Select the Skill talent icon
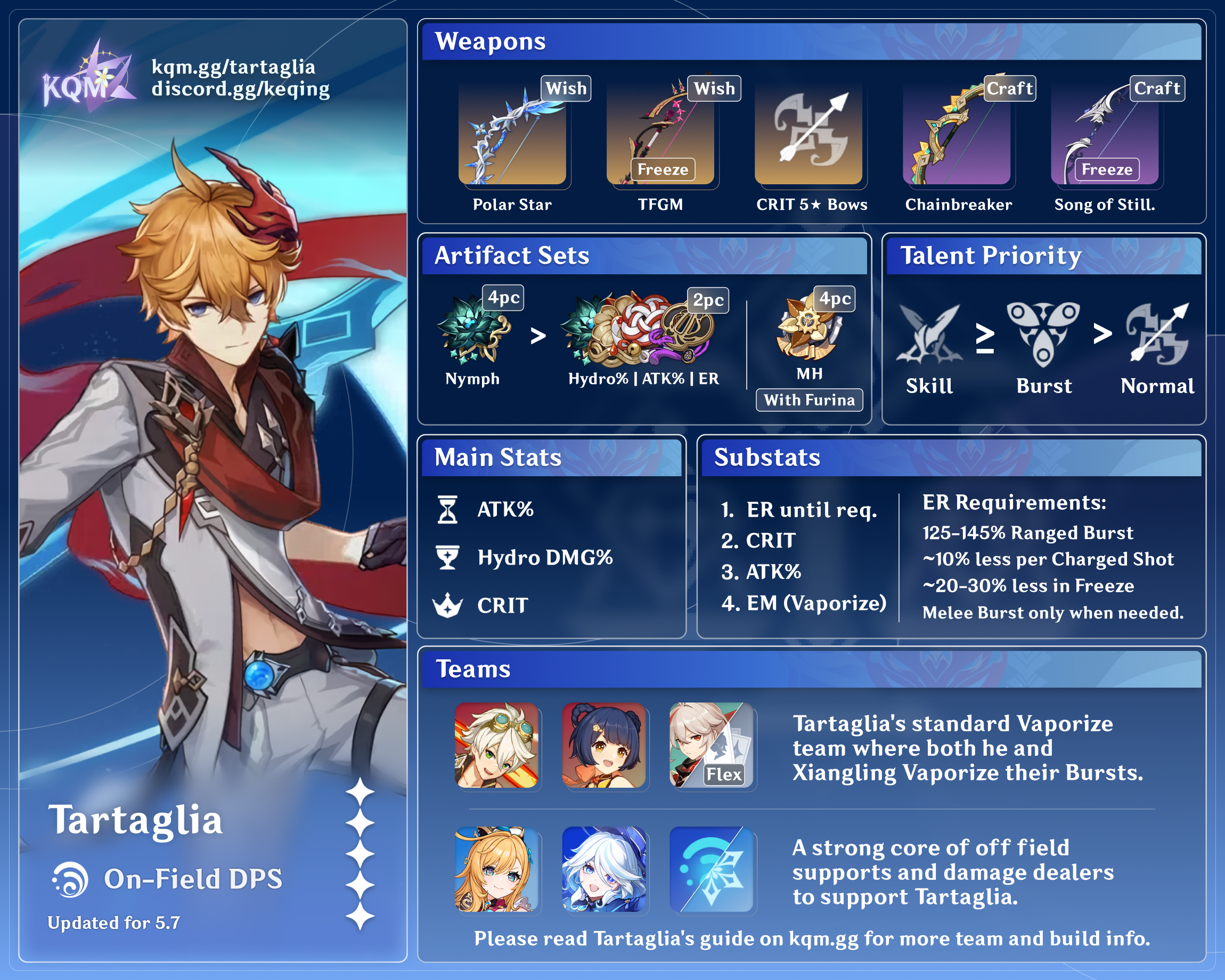1225x980 pixels. (929, 335)
